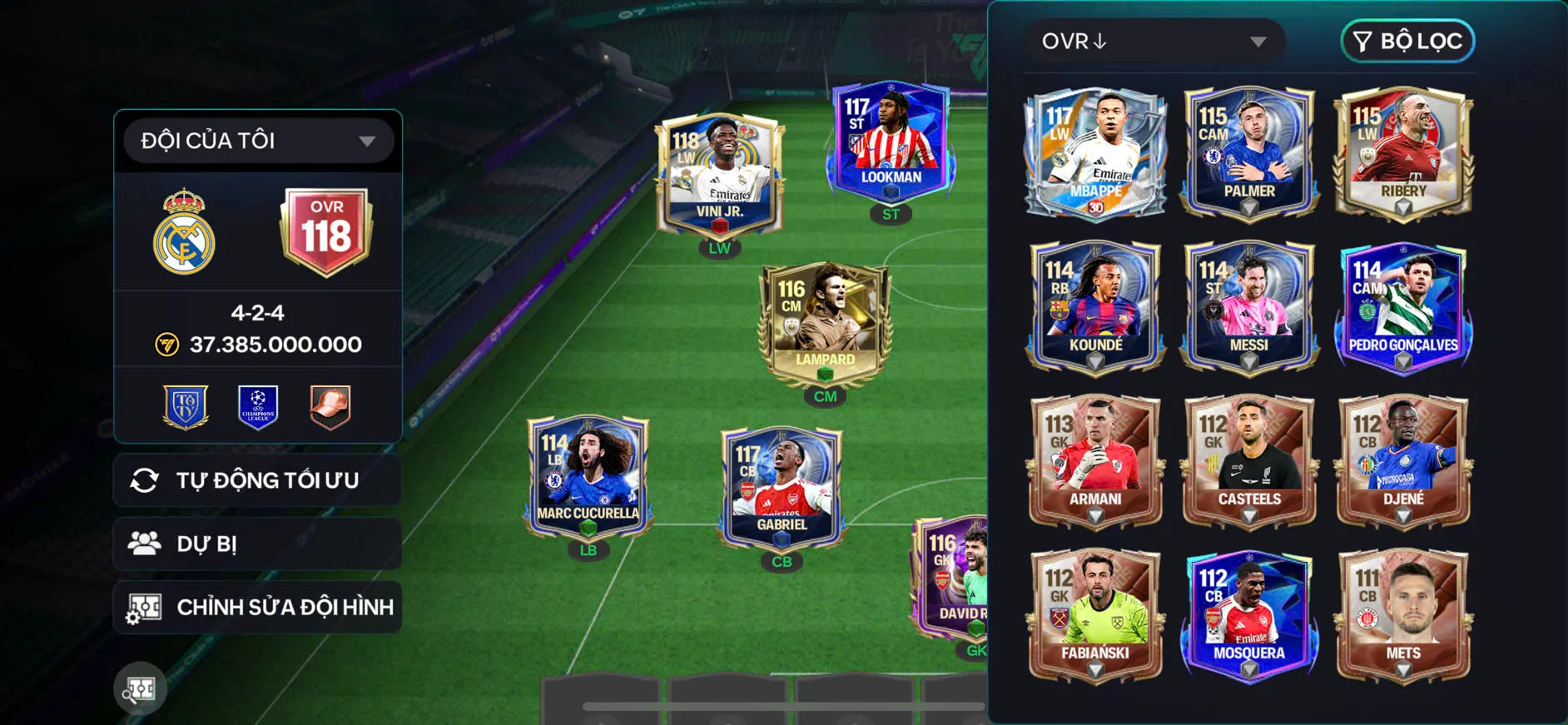The image size is (1568, 725).
Task: Choose the Koundé 114 RB card
Action: click(x=1094, y=306)
